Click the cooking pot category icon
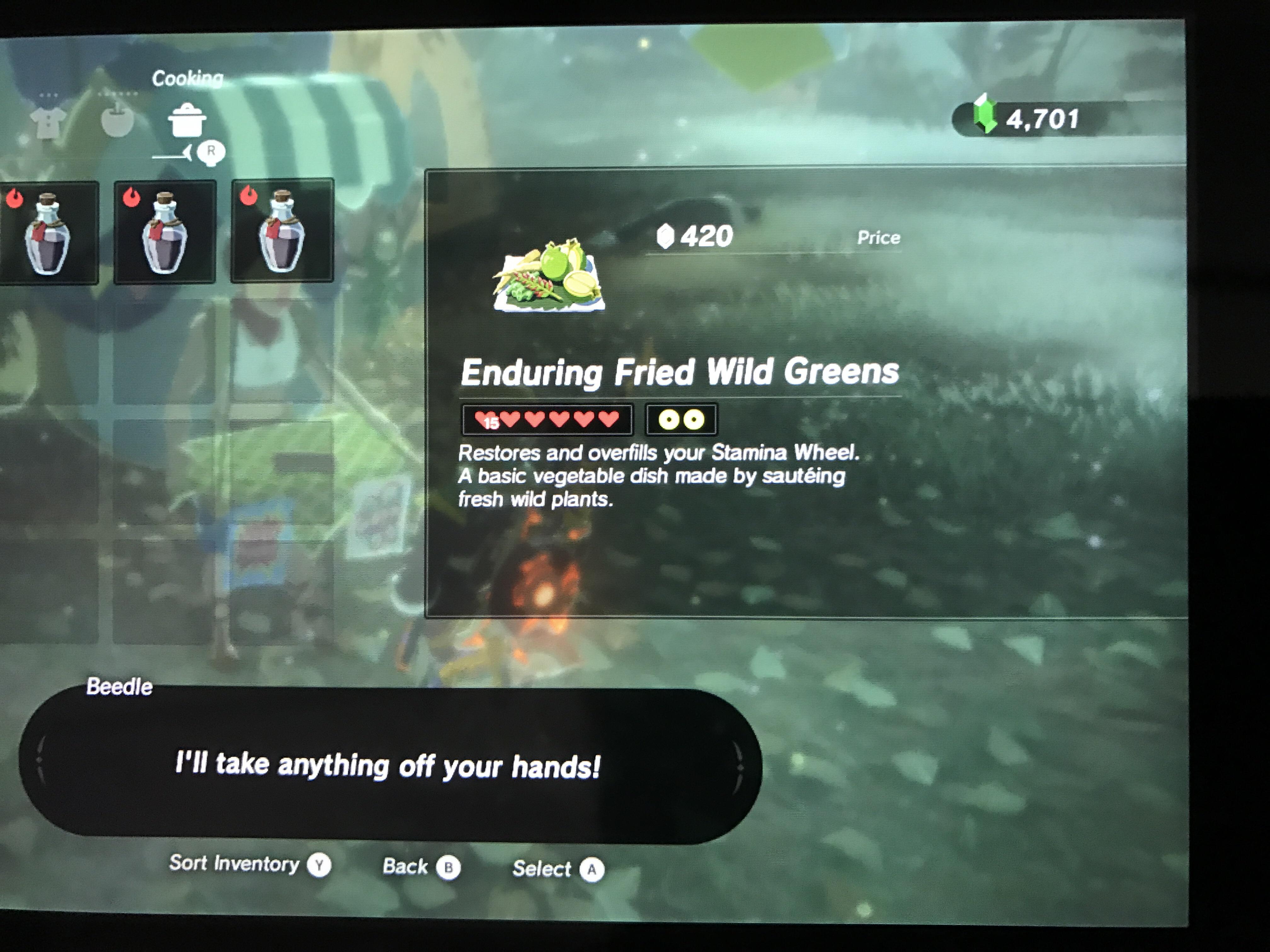Viewport: 1270px width, 952px height. click(x=188, y=121)
